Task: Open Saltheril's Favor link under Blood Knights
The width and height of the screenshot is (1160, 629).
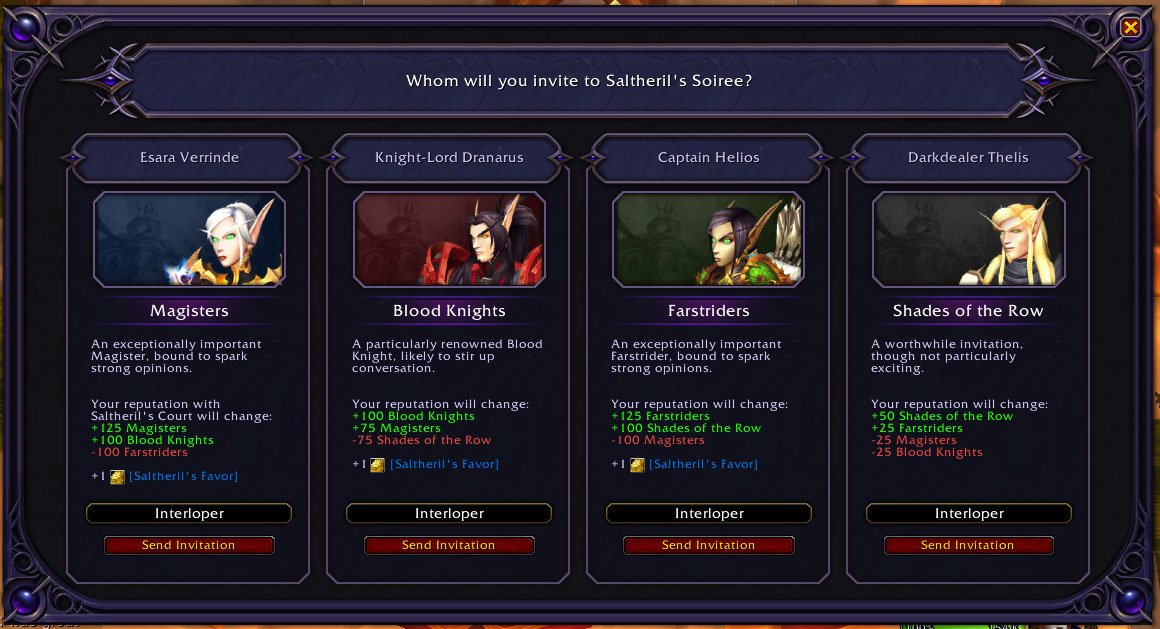Action: pyautogui.click(x=443, y=464)
